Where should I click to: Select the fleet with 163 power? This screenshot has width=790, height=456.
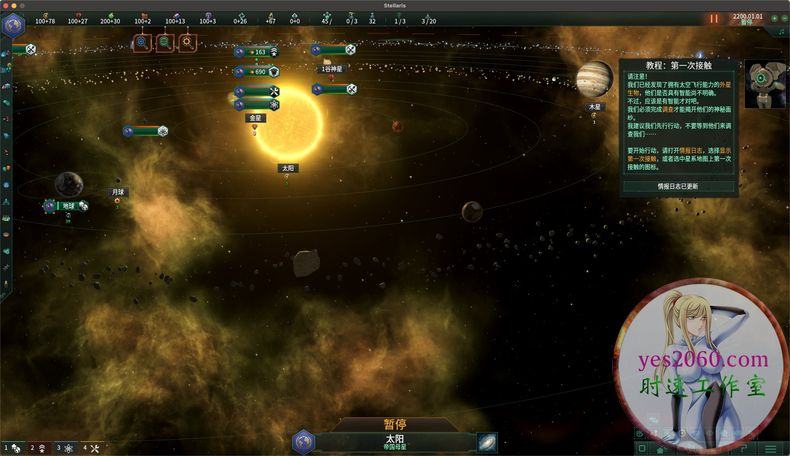click(256, 52)
